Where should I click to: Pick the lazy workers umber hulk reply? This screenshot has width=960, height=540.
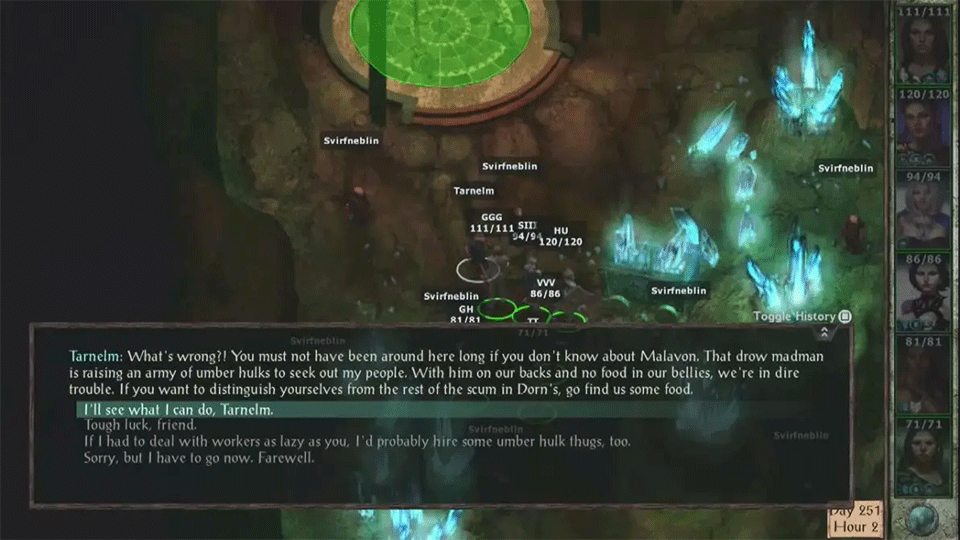[357, 441]
